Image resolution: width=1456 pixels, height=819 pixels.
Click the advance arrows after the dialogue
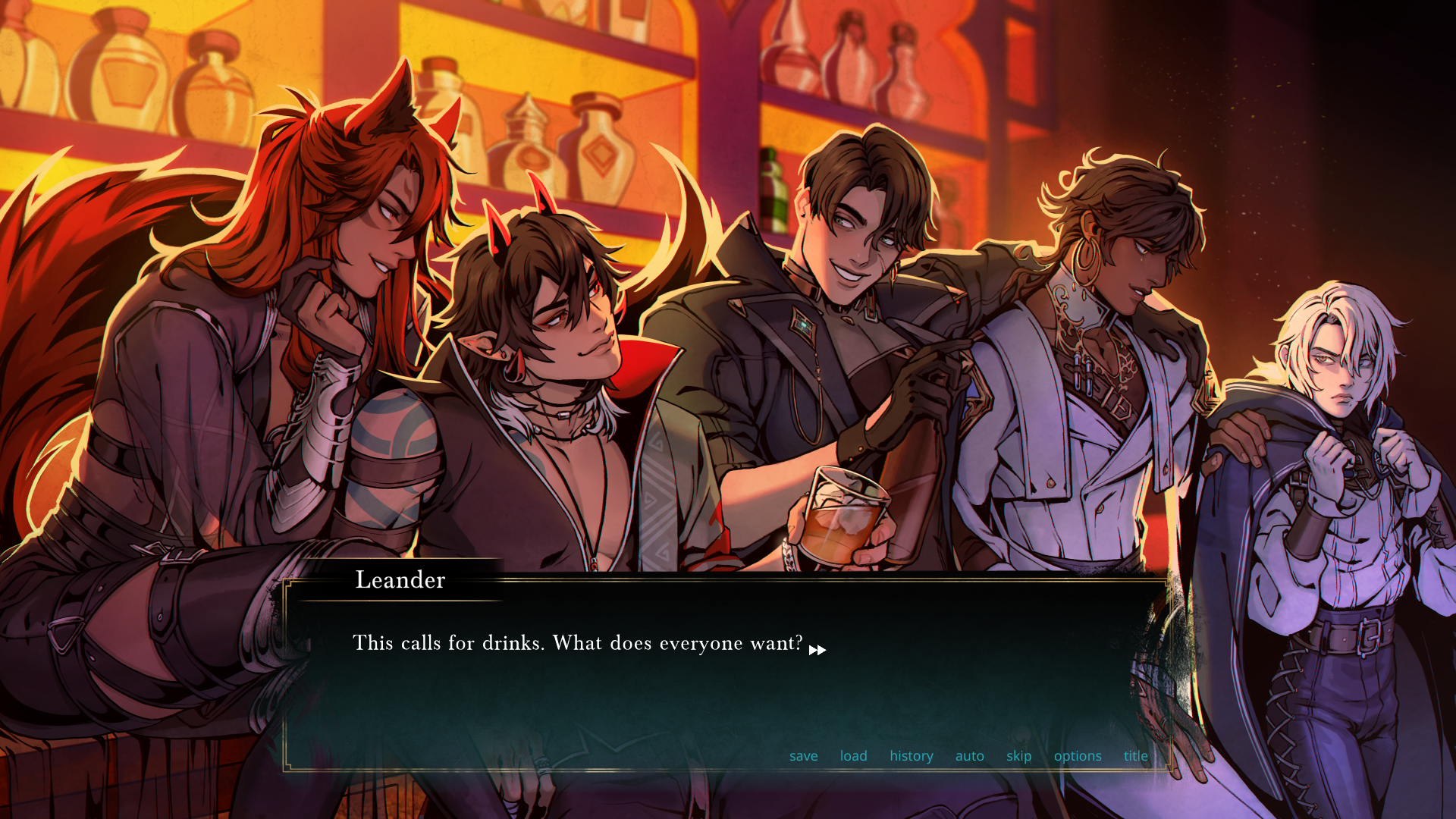click(817, 650)
